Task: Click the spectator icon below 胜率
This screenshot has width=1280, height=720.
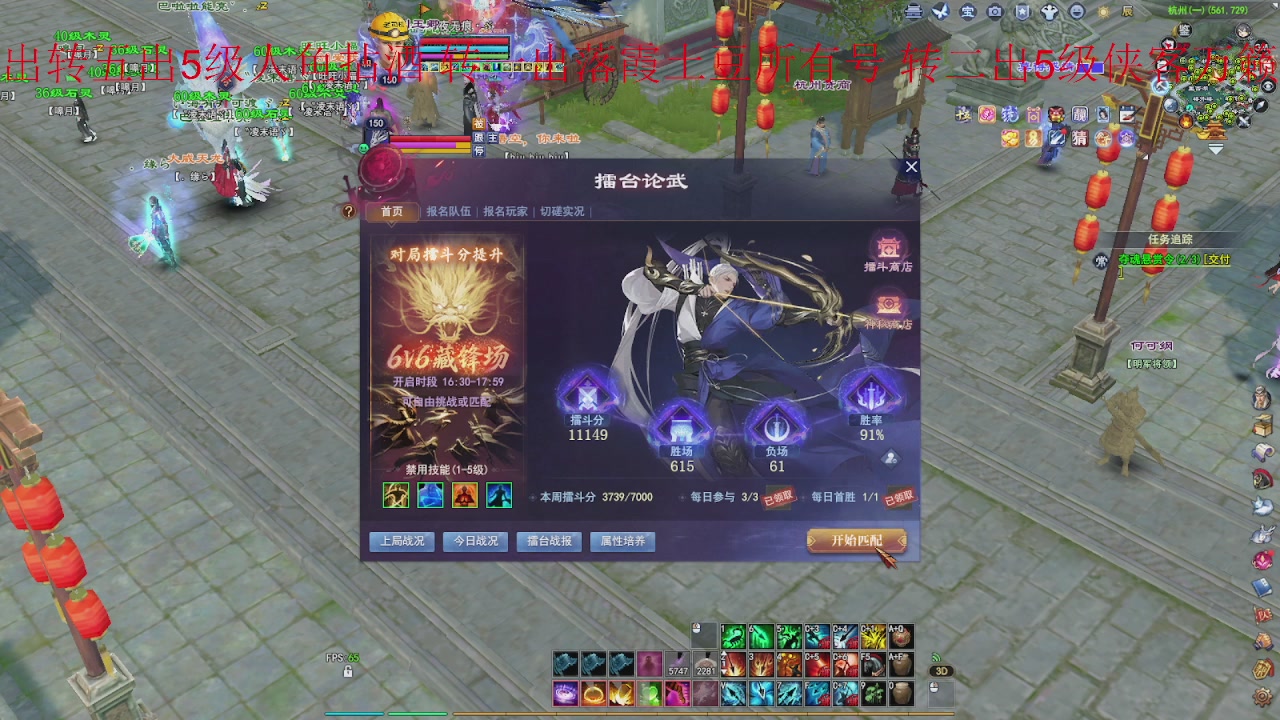Action: 889,458
